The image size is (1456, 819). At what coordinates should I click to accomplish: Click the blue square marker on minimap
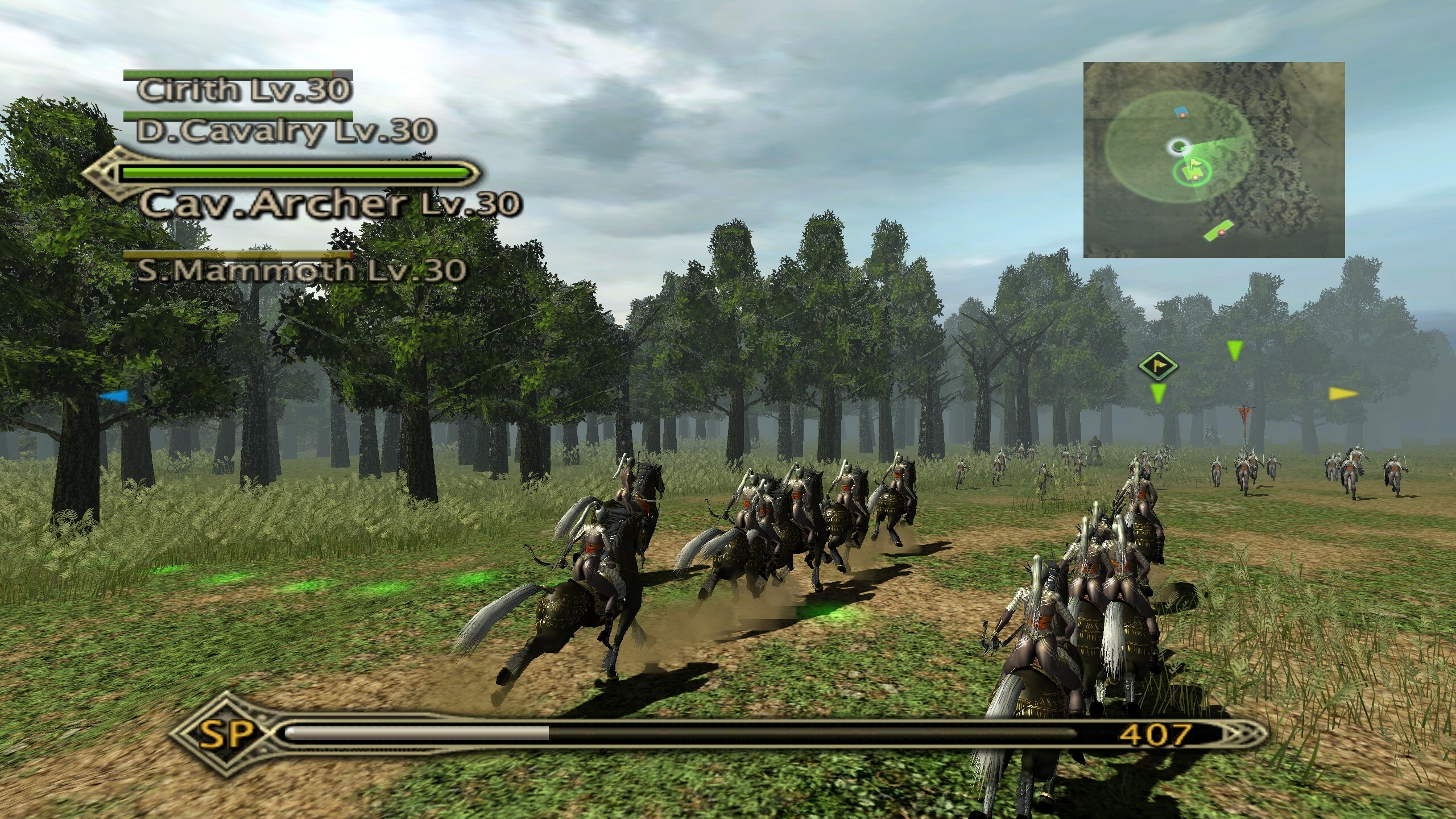point(1182,111)
